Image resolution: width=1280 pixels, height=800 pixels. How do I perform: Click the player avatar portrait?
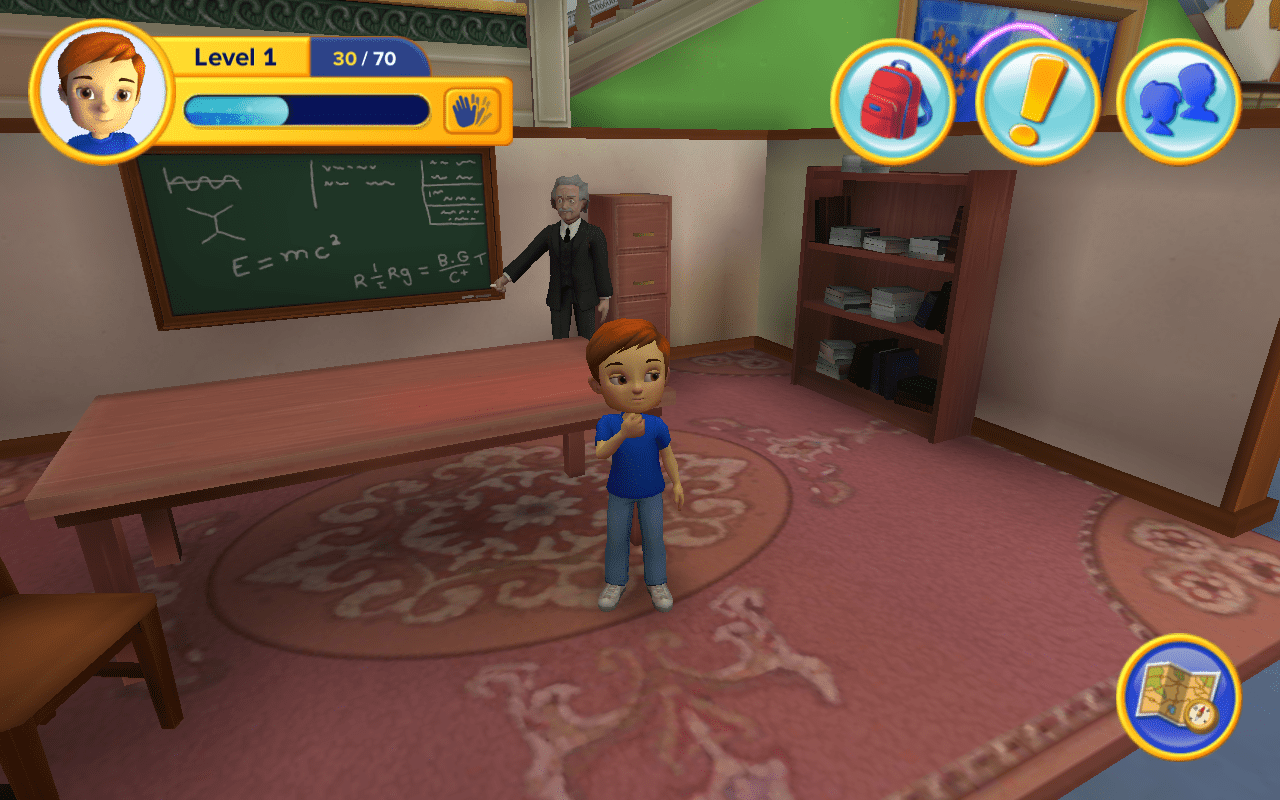click(x=102, y=92)
